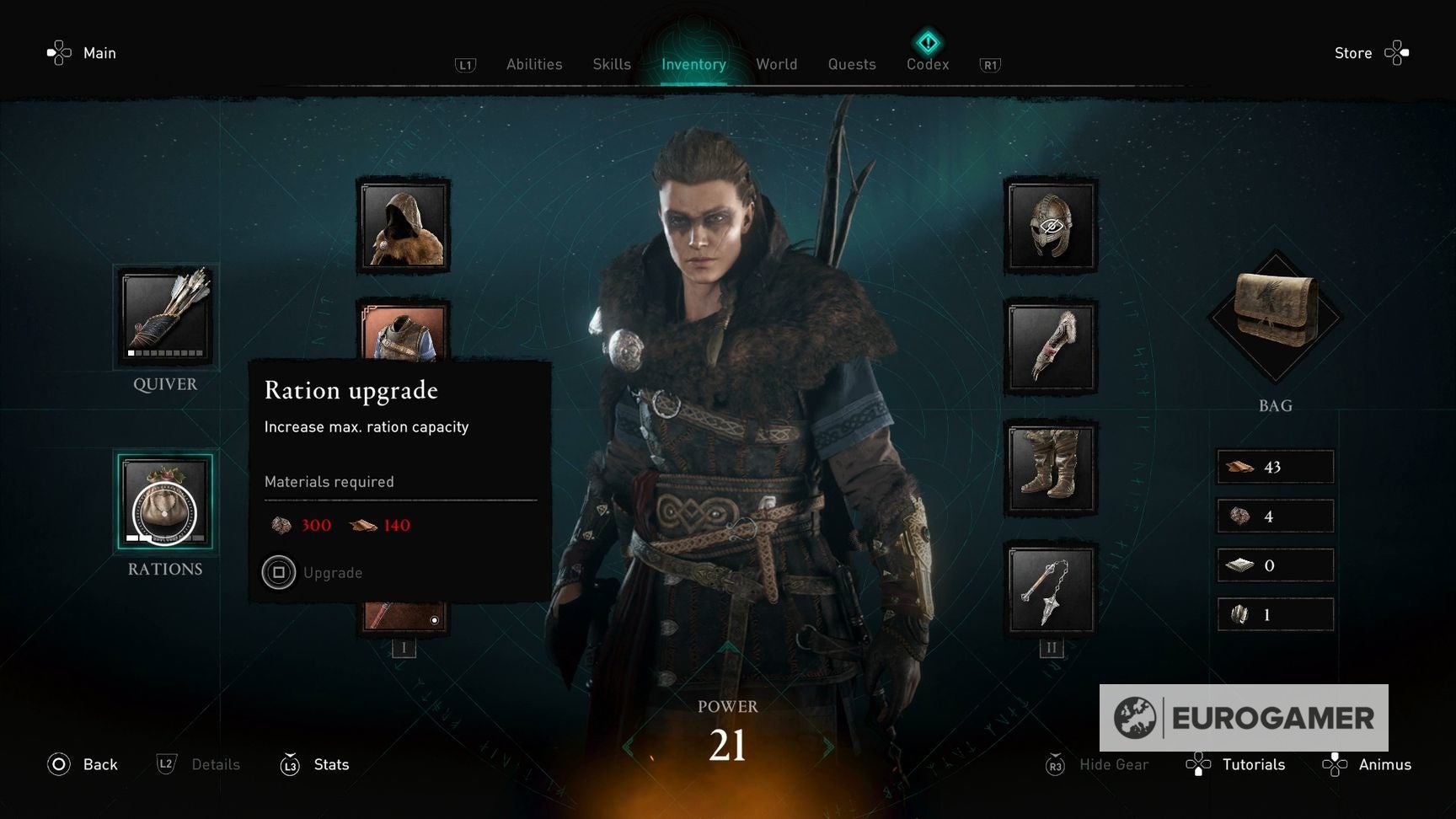Open the Store
The width and height of the screenshot is (1456, 819).
1353,52
